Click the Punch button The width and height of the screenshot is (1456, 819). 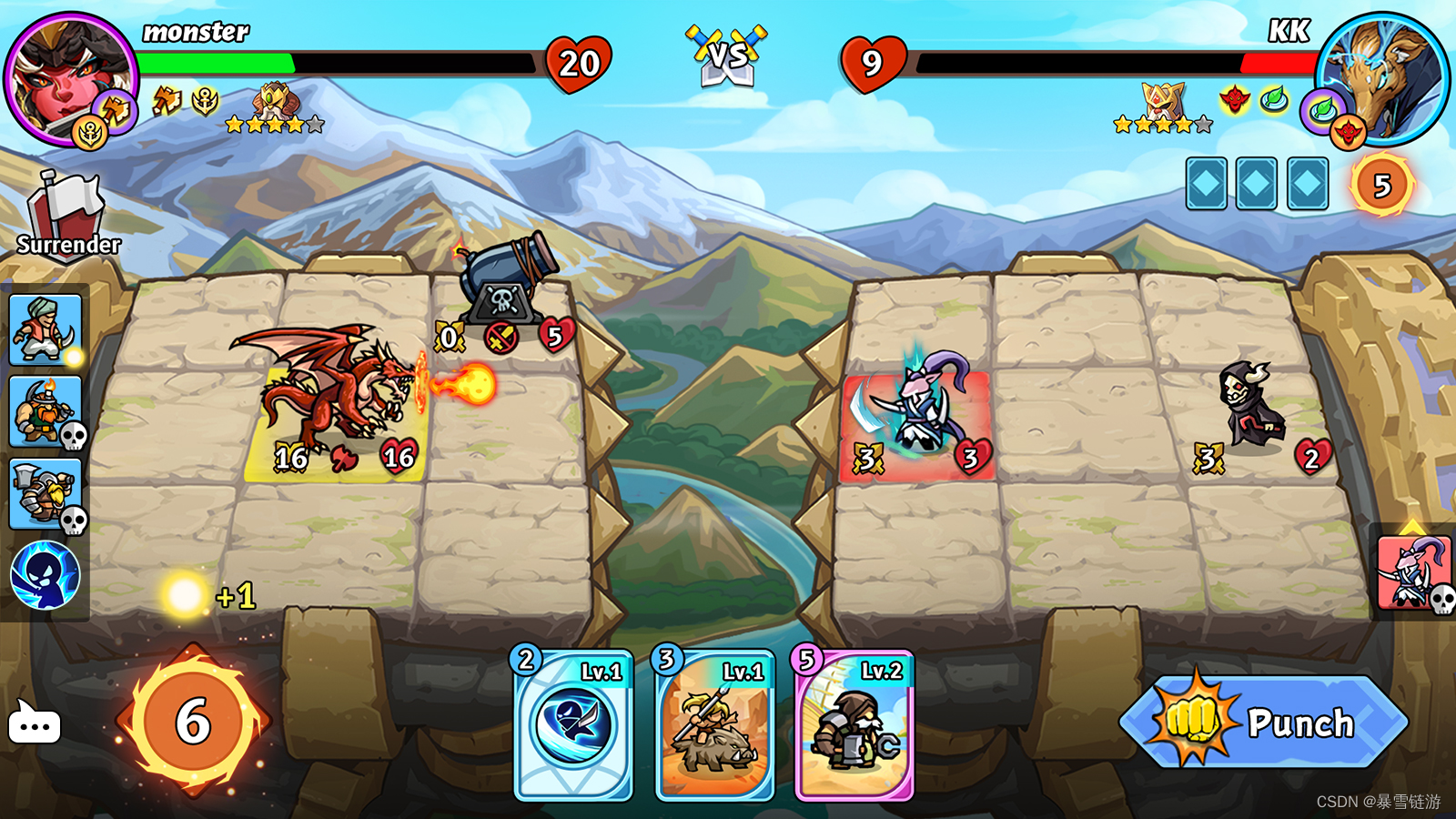coord(1265,723)
